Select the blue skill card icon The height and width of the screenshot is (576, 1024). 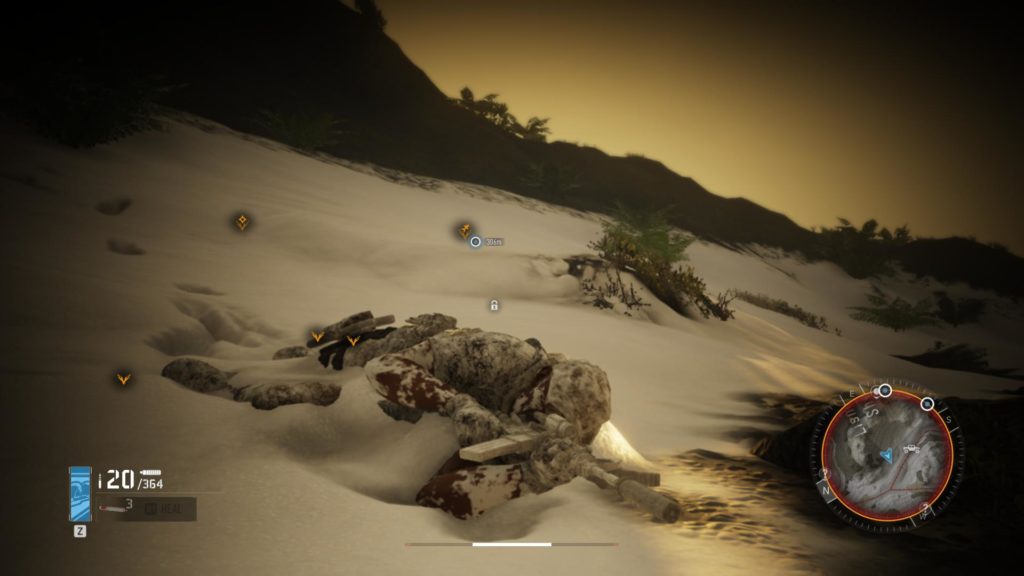pyautogui.click(x=80, y=494)
